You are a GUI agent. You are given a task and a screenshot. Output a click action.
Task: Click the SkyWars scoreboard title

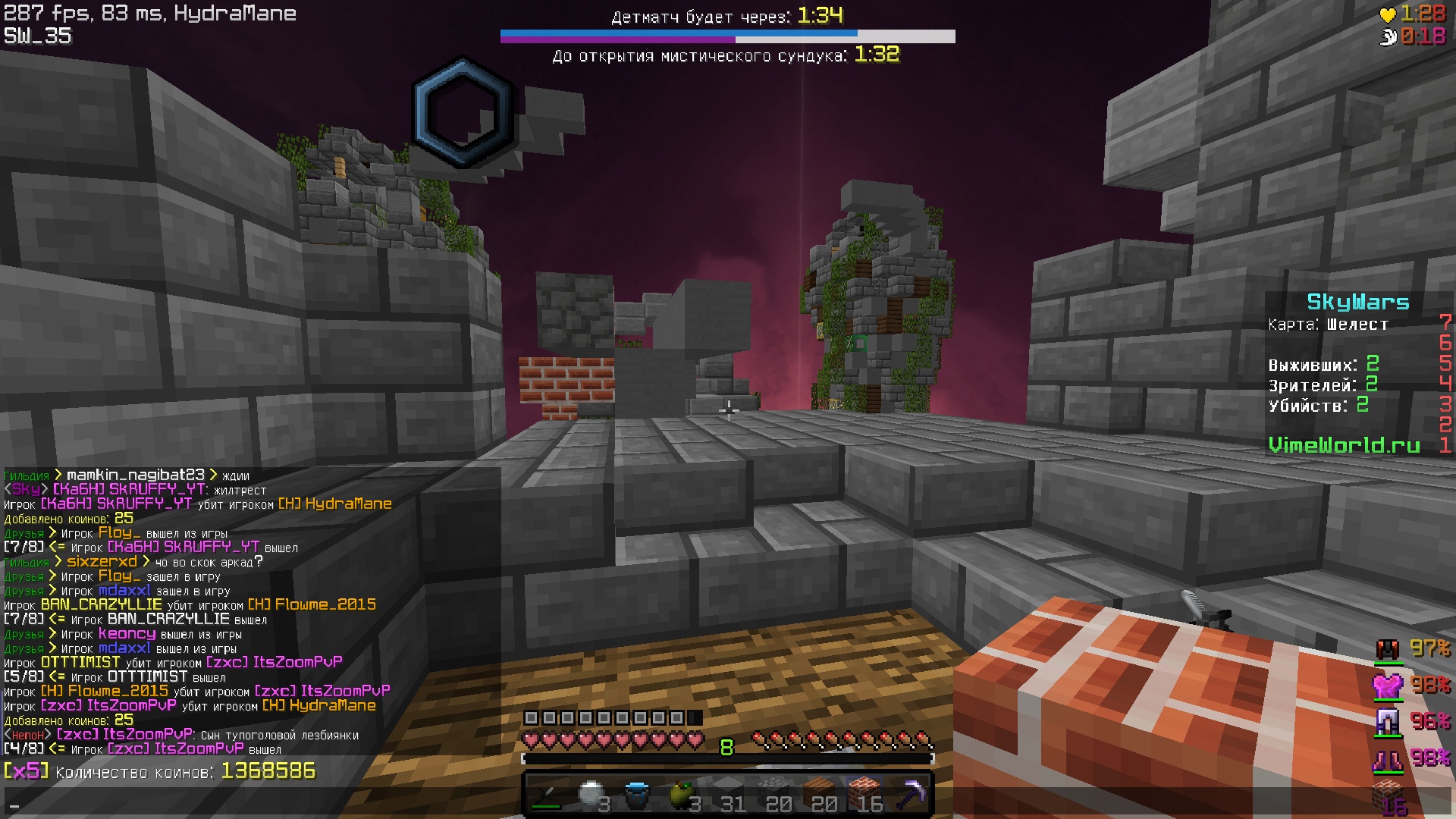[x=1357, y=303]
